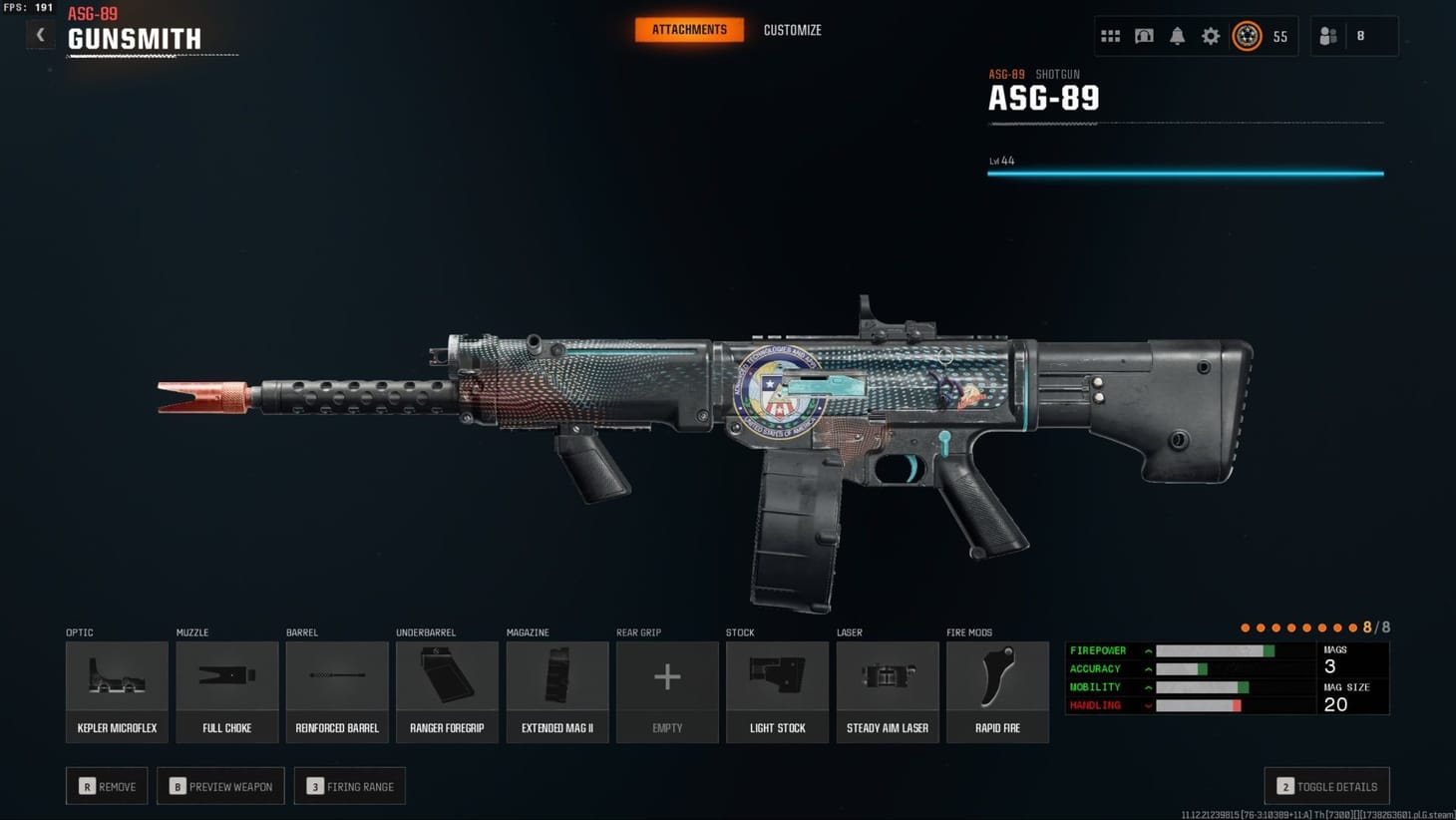This screenshot has width=1456, height=820.
Task: Expand the Firepower stat details
Action: point(1149,649)
